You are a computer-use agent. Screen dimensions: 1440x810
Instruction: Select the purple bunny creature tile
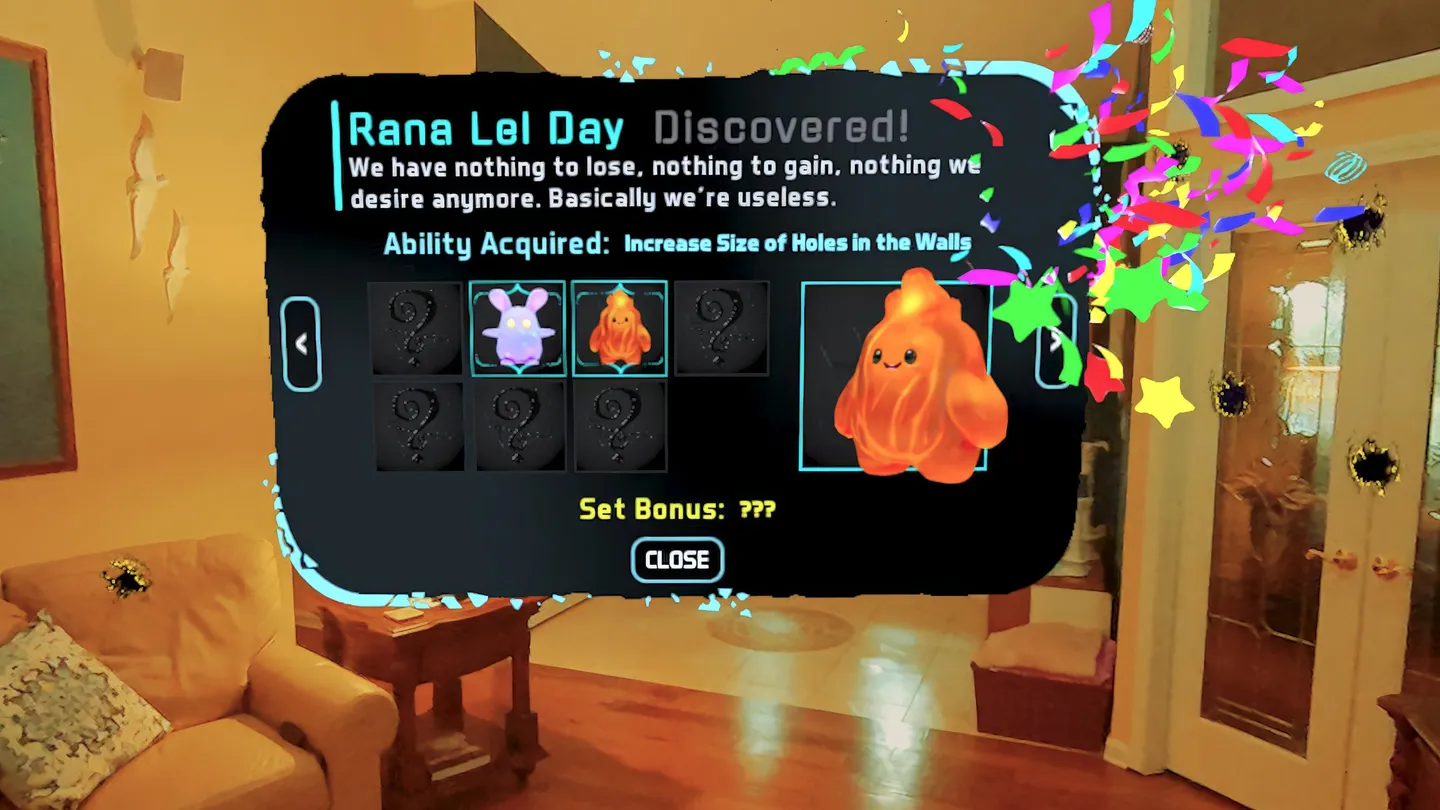[x=517, y=328]
